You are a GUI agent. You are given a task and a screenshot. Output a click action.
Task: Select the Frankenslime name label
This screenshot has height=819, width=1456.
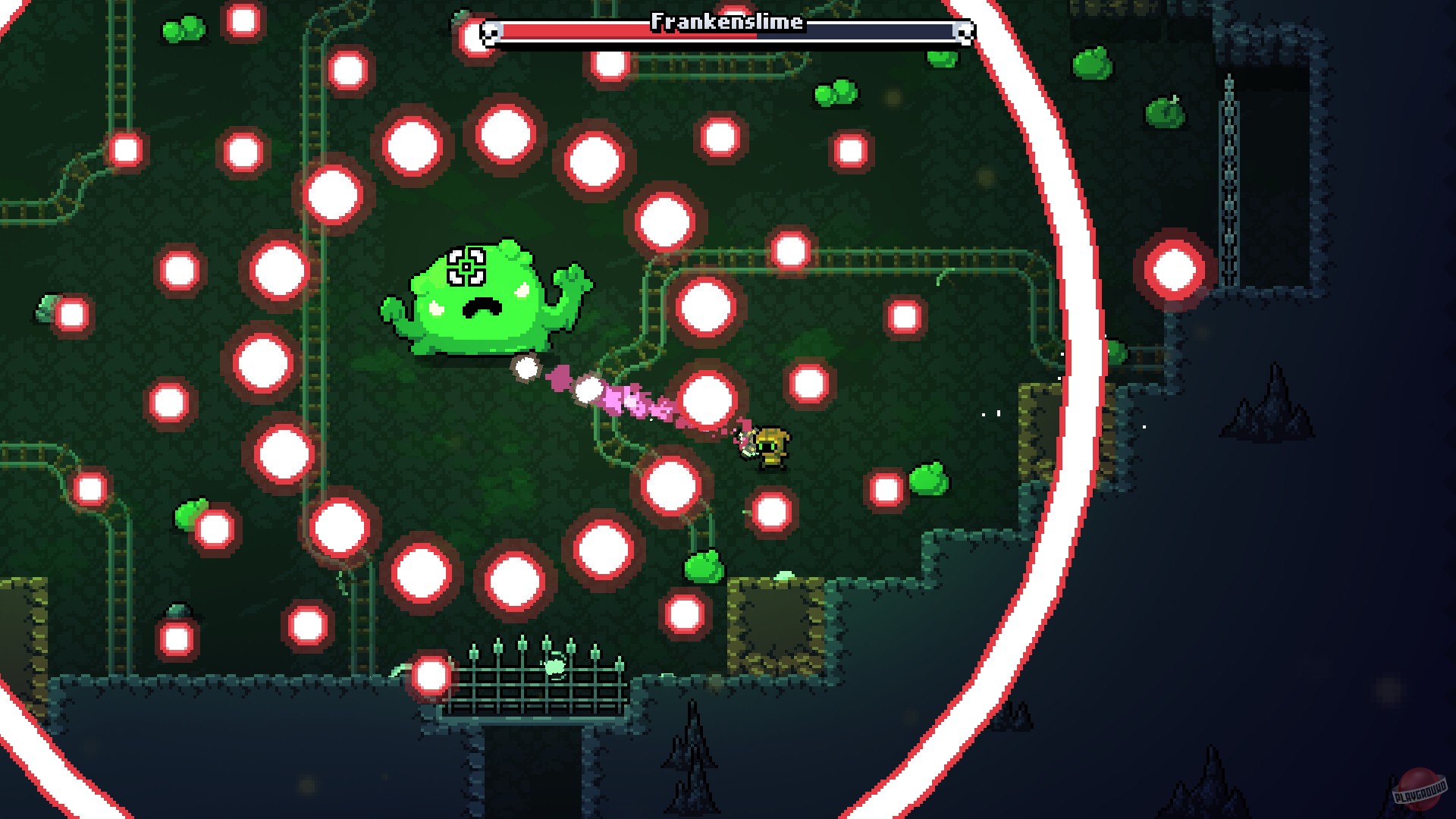[726, 21]
